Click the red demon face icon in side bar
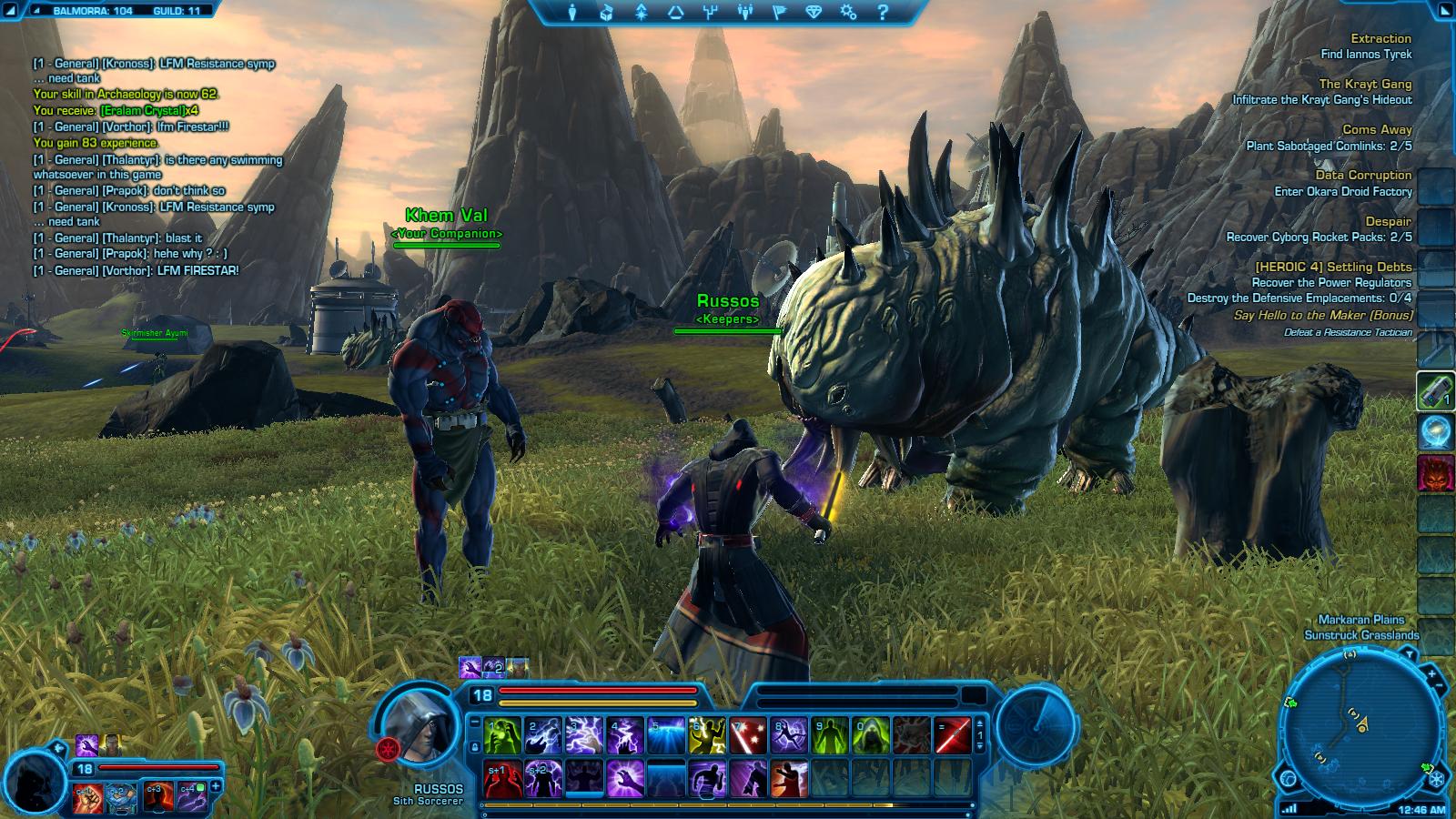 point(1436,474)
